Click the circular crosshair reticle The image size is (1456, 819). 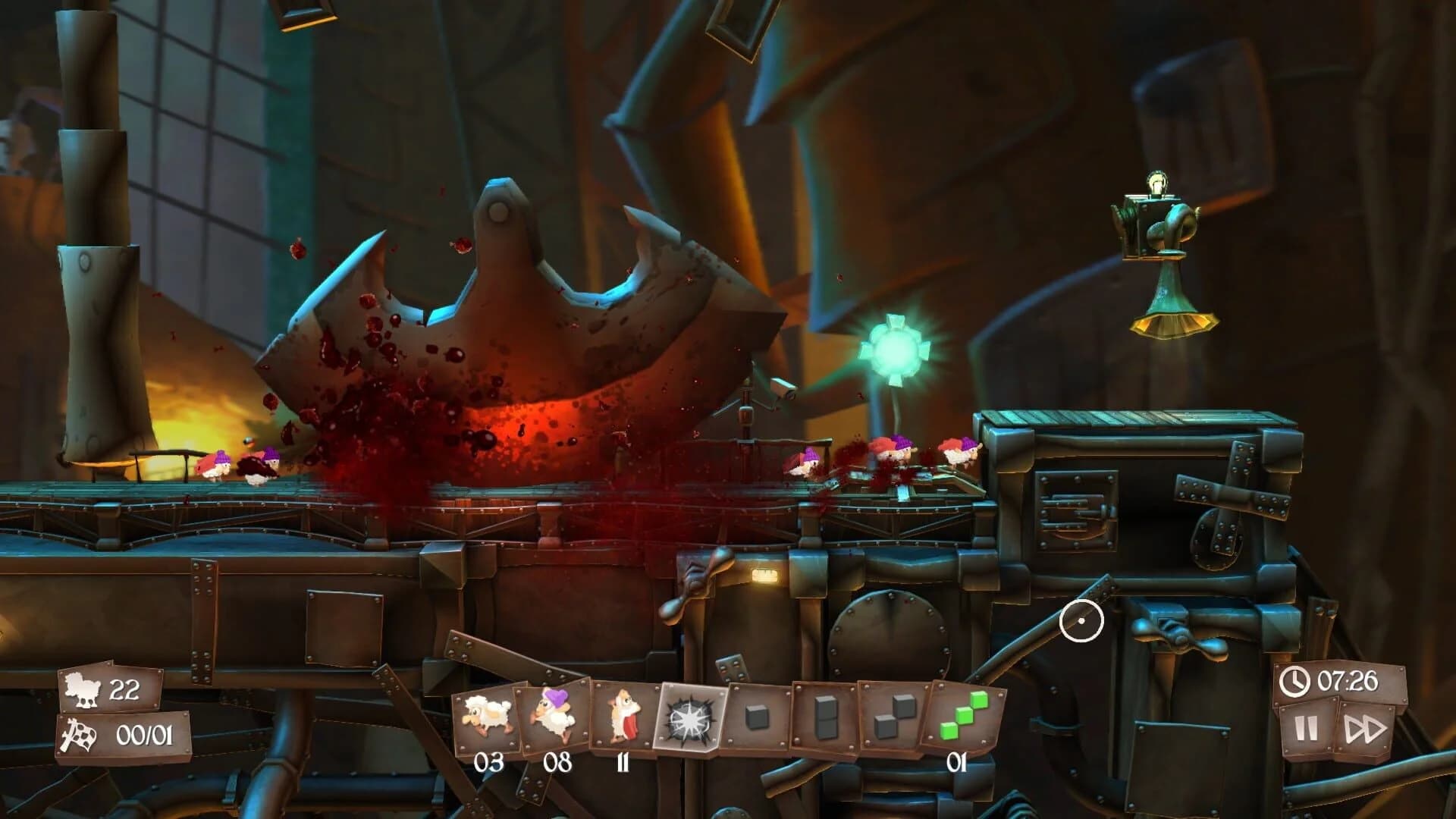1081,622
